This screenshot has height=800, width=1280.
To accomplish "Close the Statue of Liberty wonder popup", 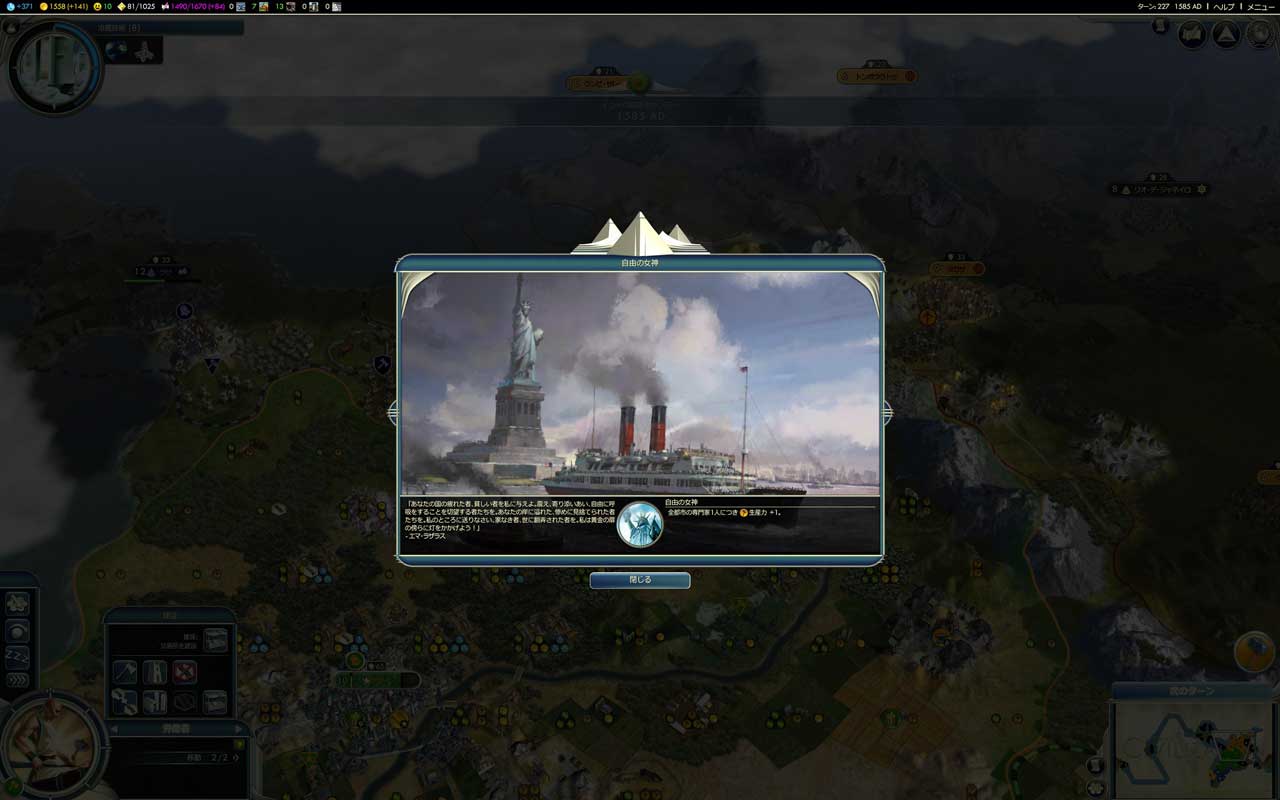I will pyautogui.click(x=639, y=580).
